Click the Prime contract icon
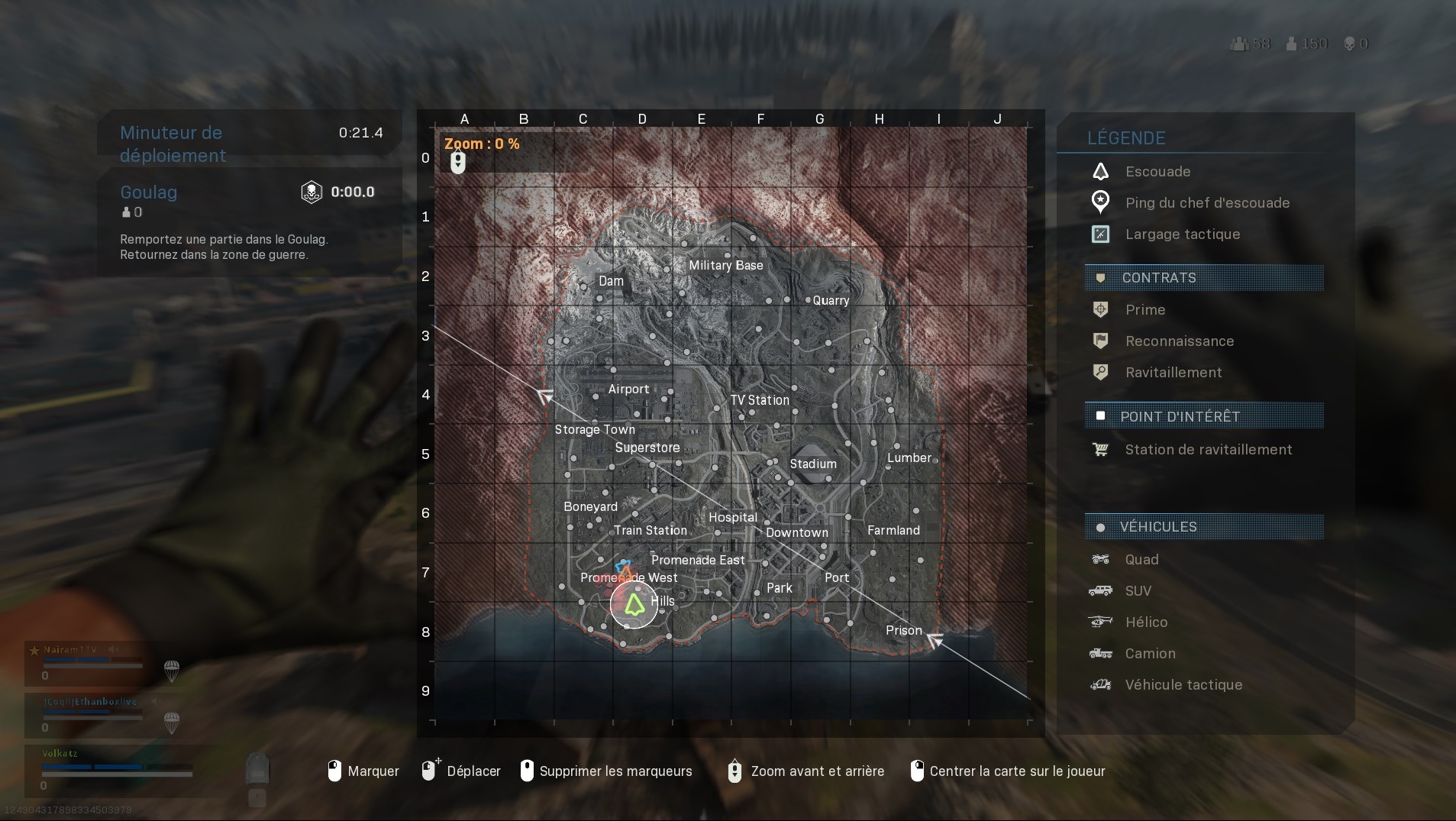Screen dimensions: 1456x821 pyautogui.click(x=1102, y=309)
